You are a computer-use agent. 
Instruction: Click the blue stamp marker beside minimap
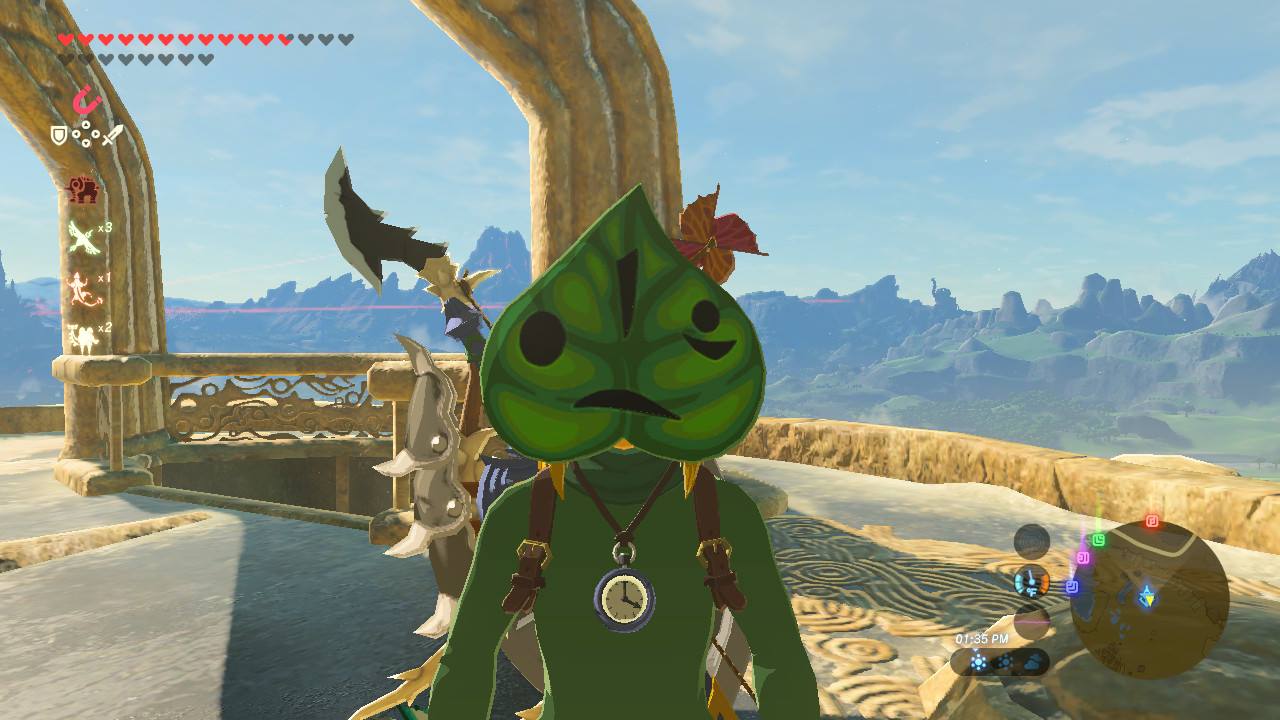coord(1071,587)
